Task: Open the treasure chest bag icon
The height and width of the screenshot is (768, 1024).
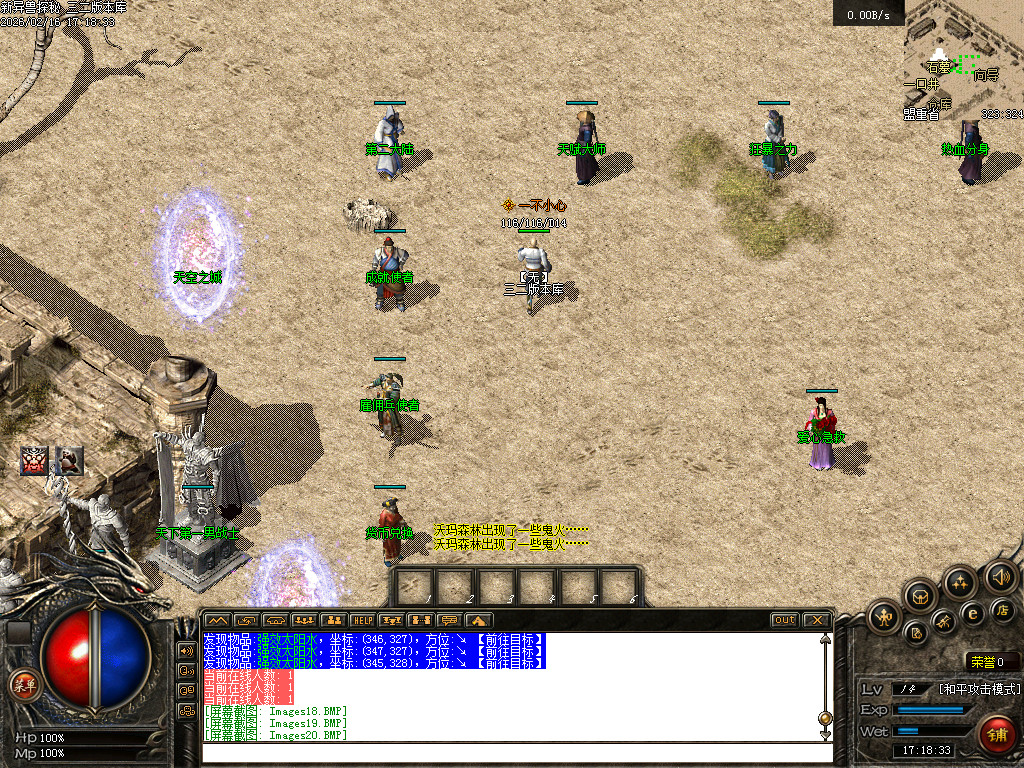Action: [920, 597]
